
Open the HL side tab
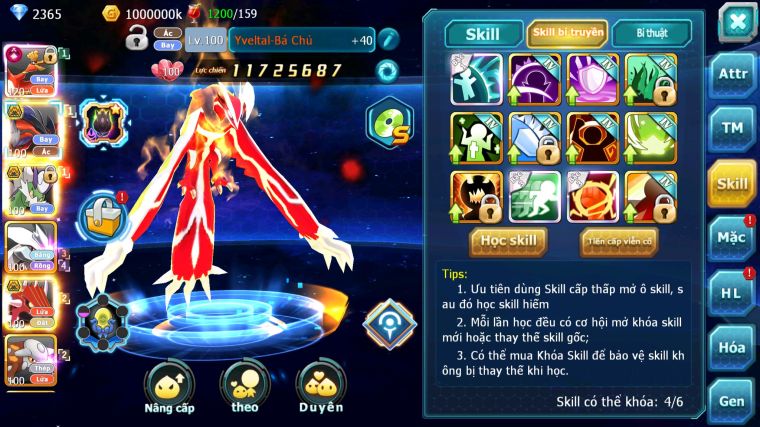point(732,293)
